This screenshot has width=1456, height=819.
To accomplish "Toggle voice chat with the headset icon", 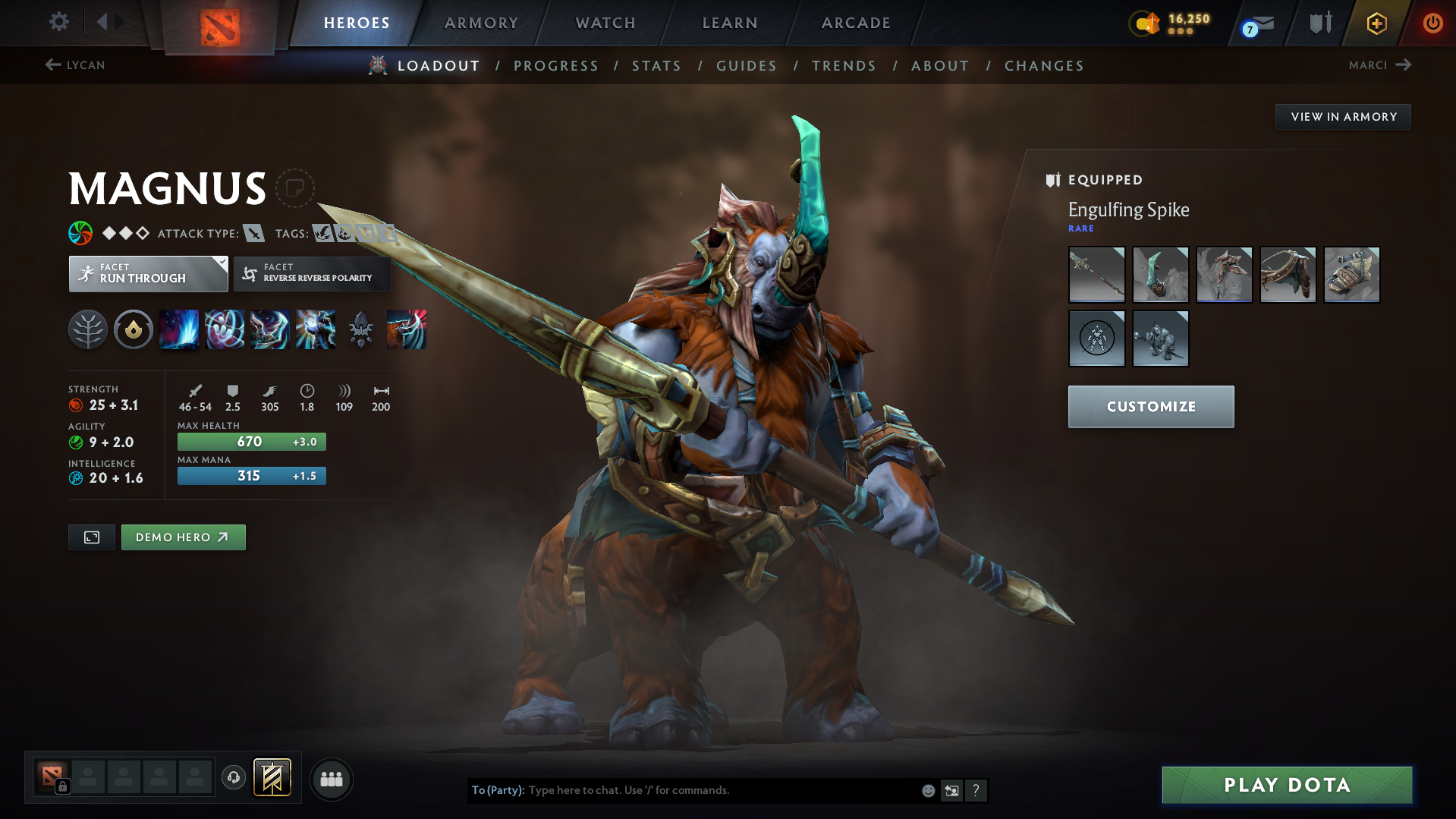I will click(x=233, y=778).
